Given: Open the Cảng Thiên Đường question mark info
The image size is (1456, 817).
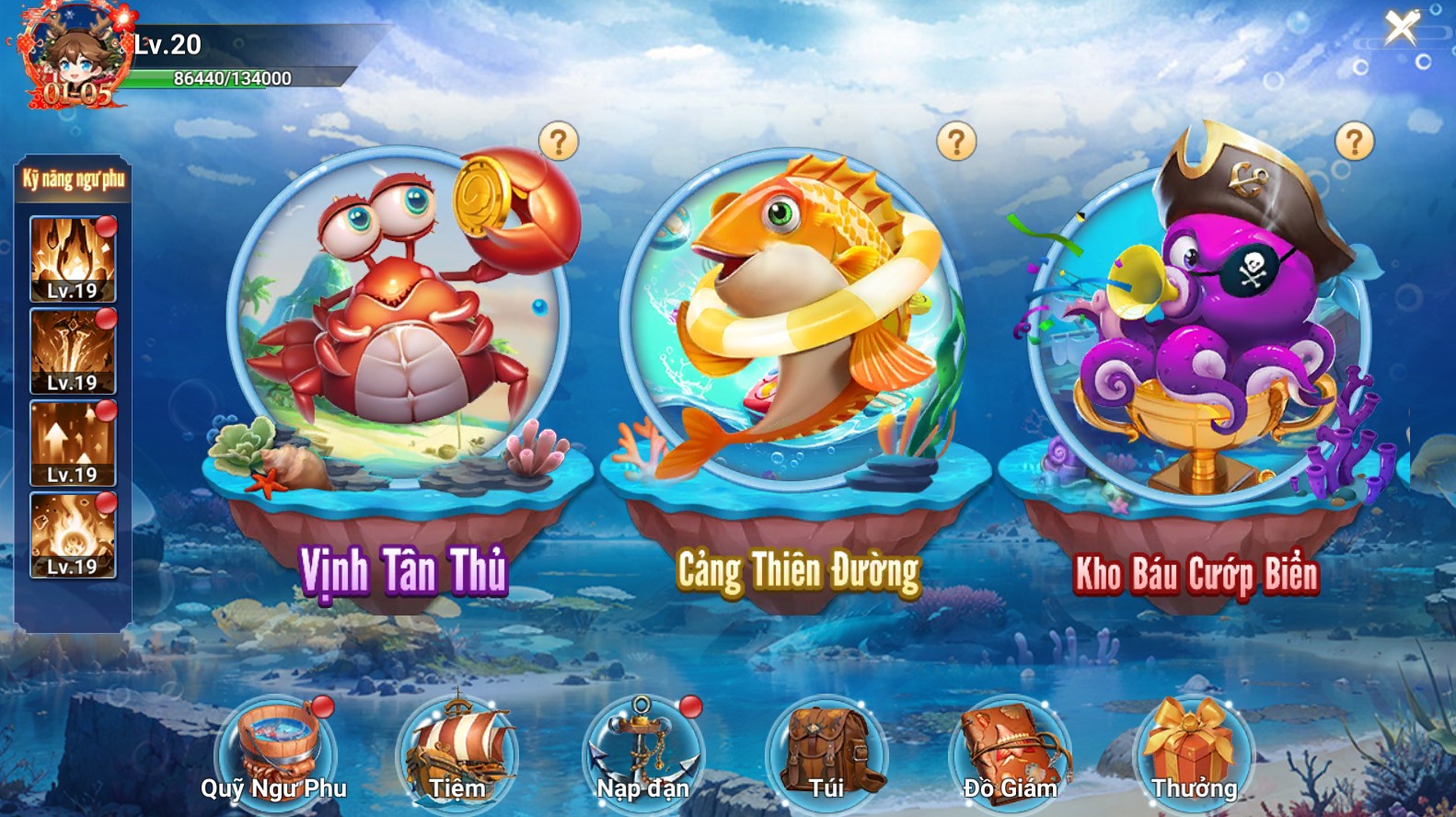Looking at the screenshot, I should click(956, 143).
